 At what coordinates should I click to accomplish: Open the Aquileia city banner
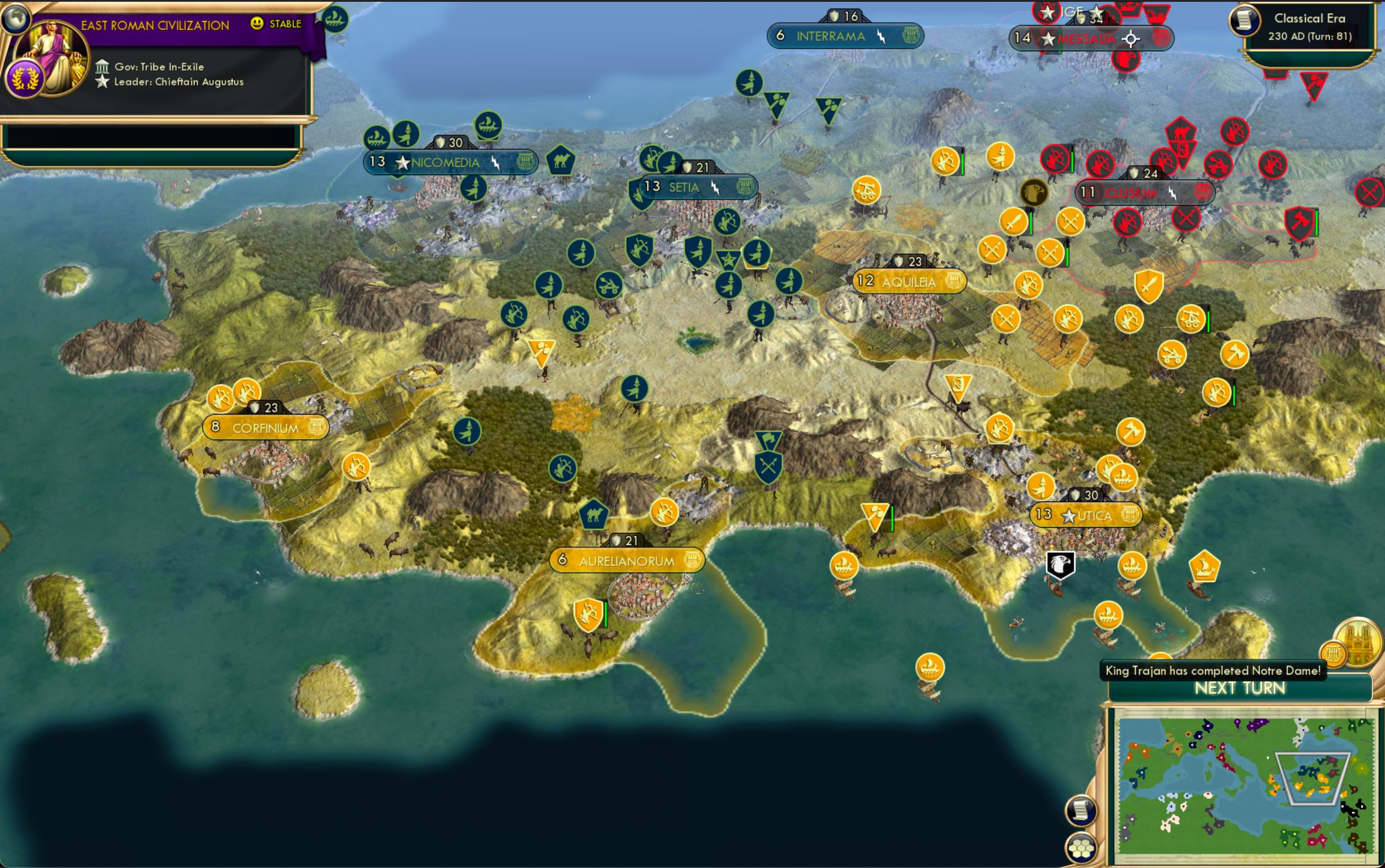click(908, 282)
